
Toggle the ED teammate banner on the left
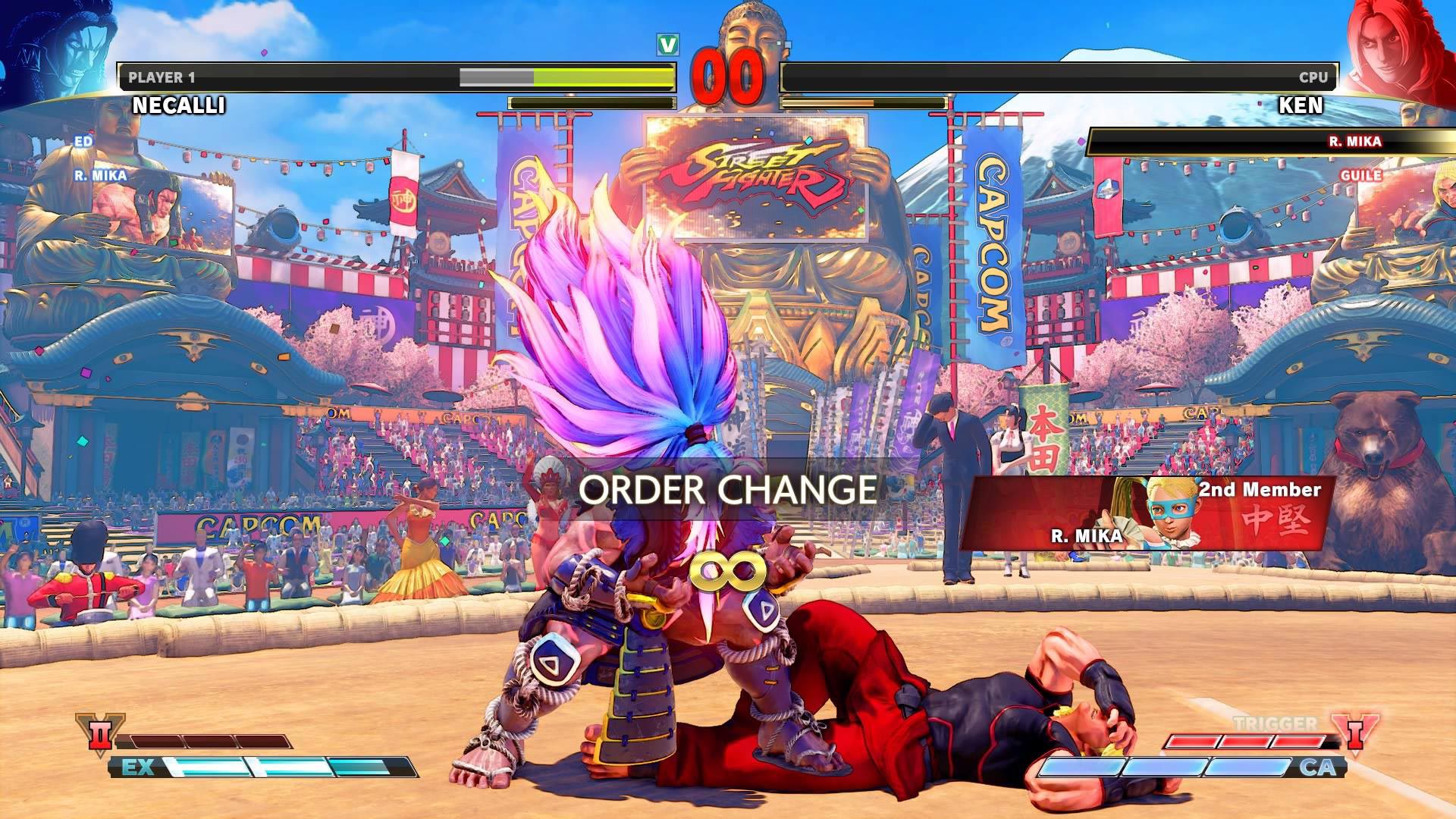click(83, 142)
